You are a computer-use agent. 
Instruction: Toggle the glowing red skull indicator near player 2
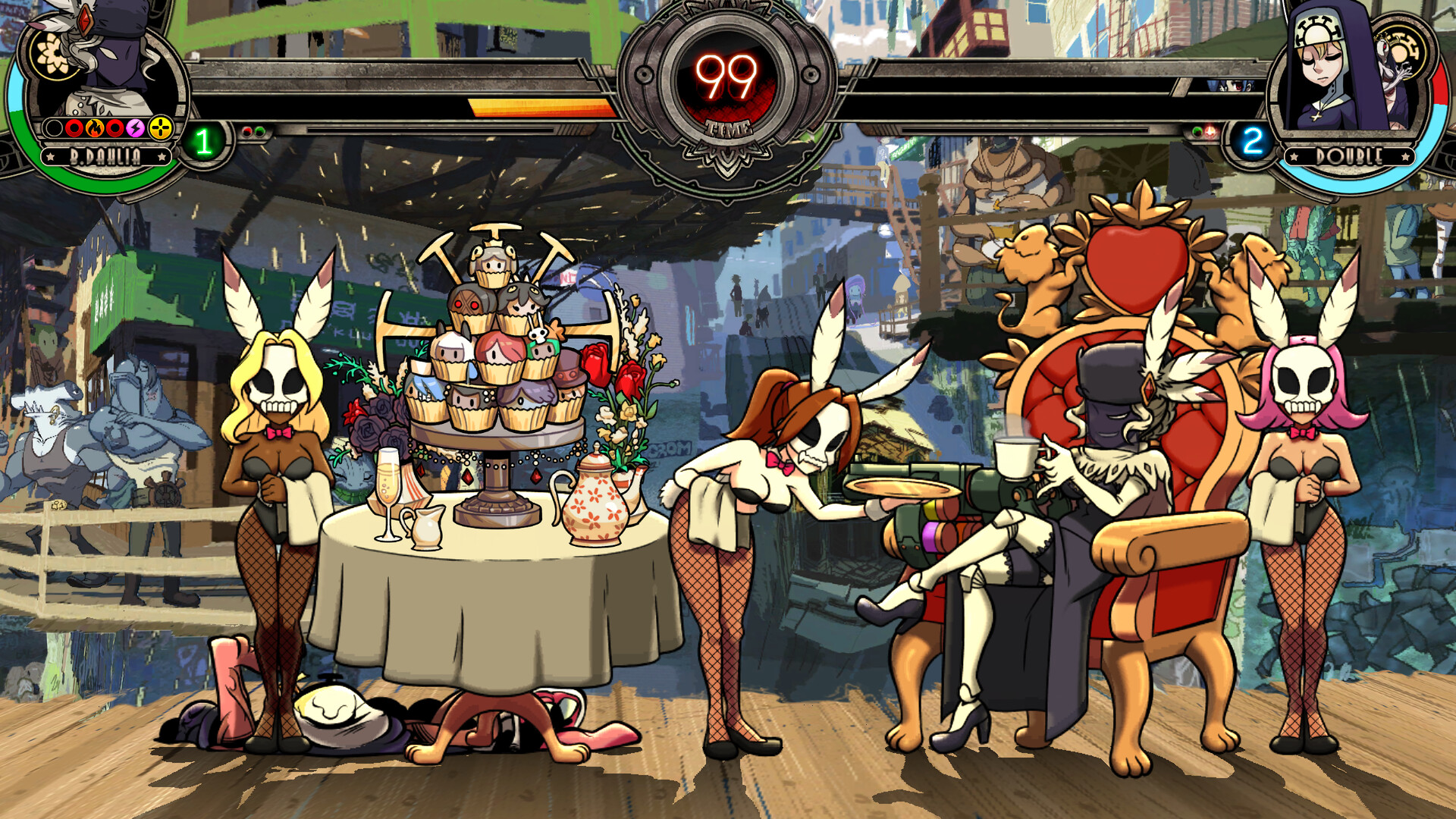1210,133
